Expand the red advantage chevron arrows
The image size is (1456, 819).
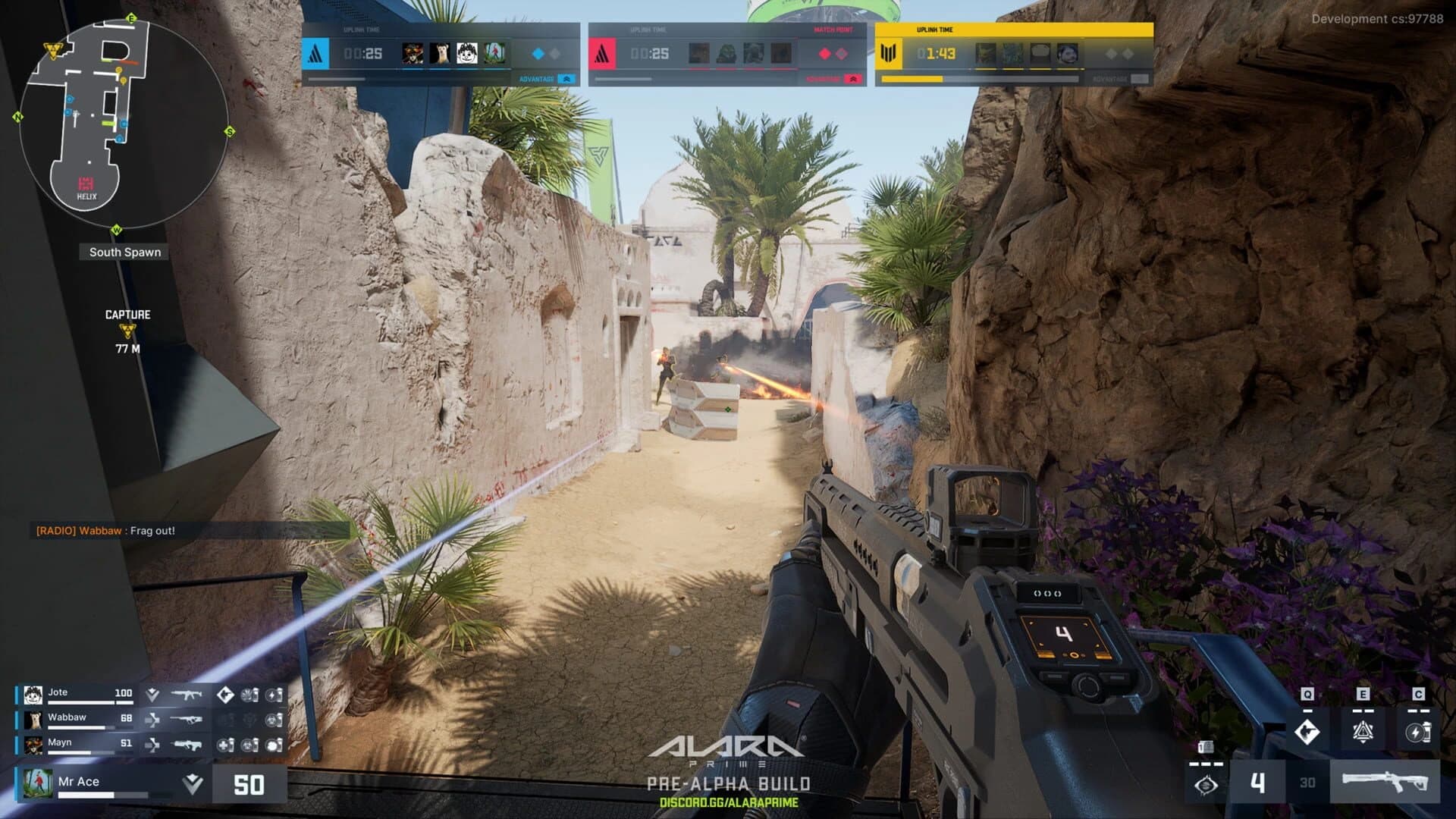pos(853,79)
